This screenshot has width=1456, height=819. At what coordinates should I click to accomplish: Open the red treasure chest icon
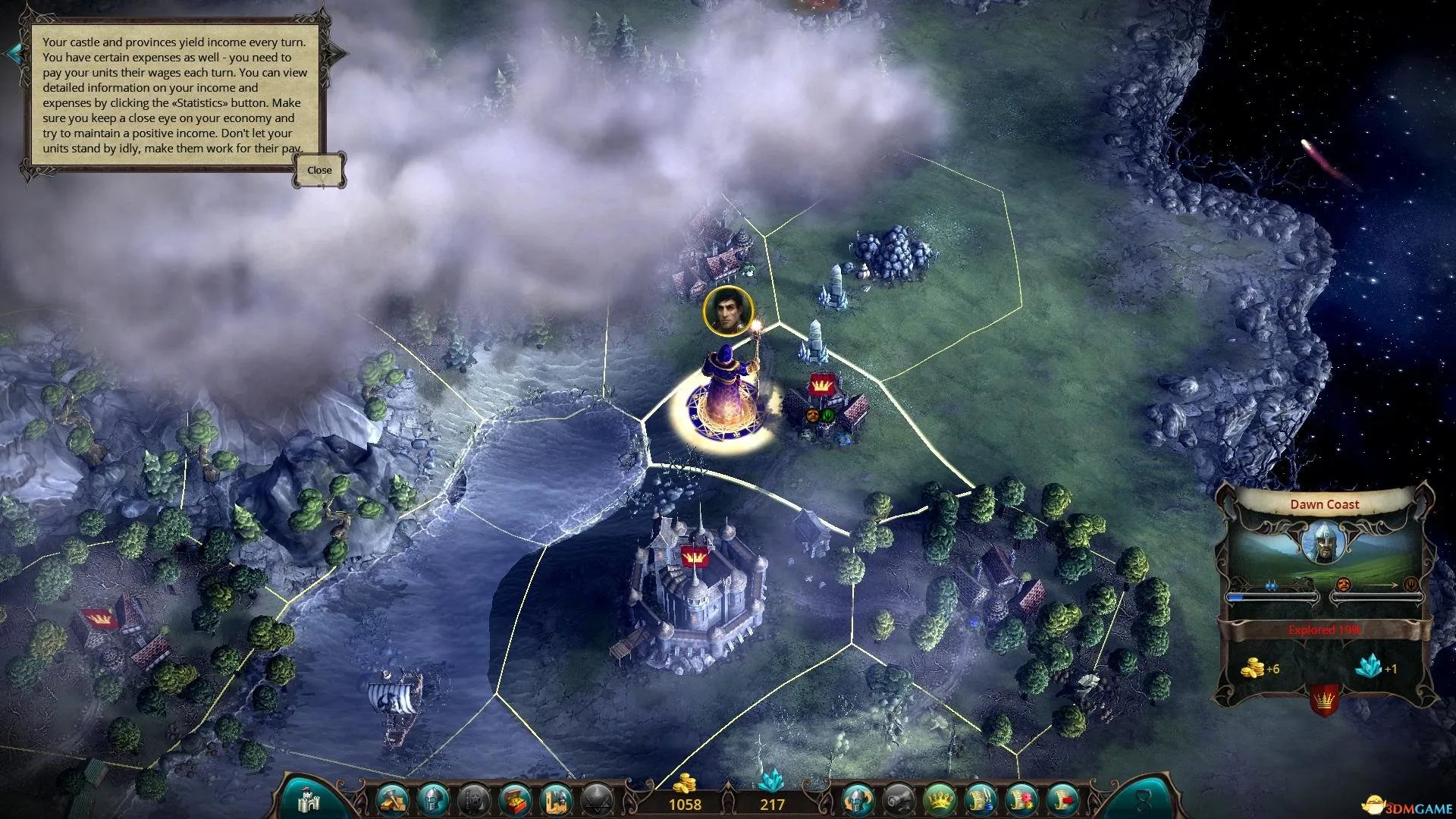click(x=515, y=799)
